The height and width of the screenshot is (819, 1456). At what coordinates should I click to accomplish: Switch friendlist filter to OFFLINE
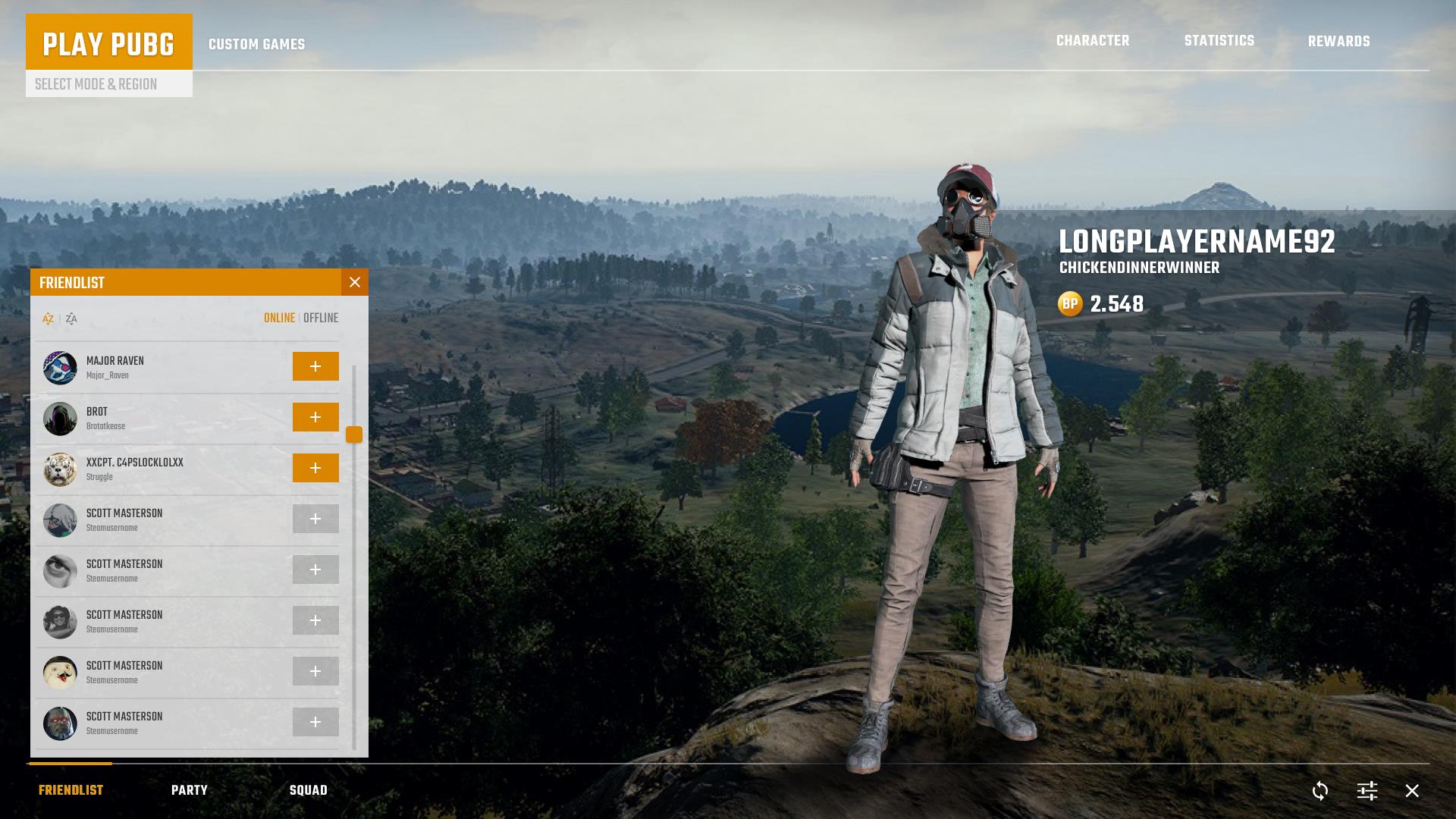coord(321,318)
